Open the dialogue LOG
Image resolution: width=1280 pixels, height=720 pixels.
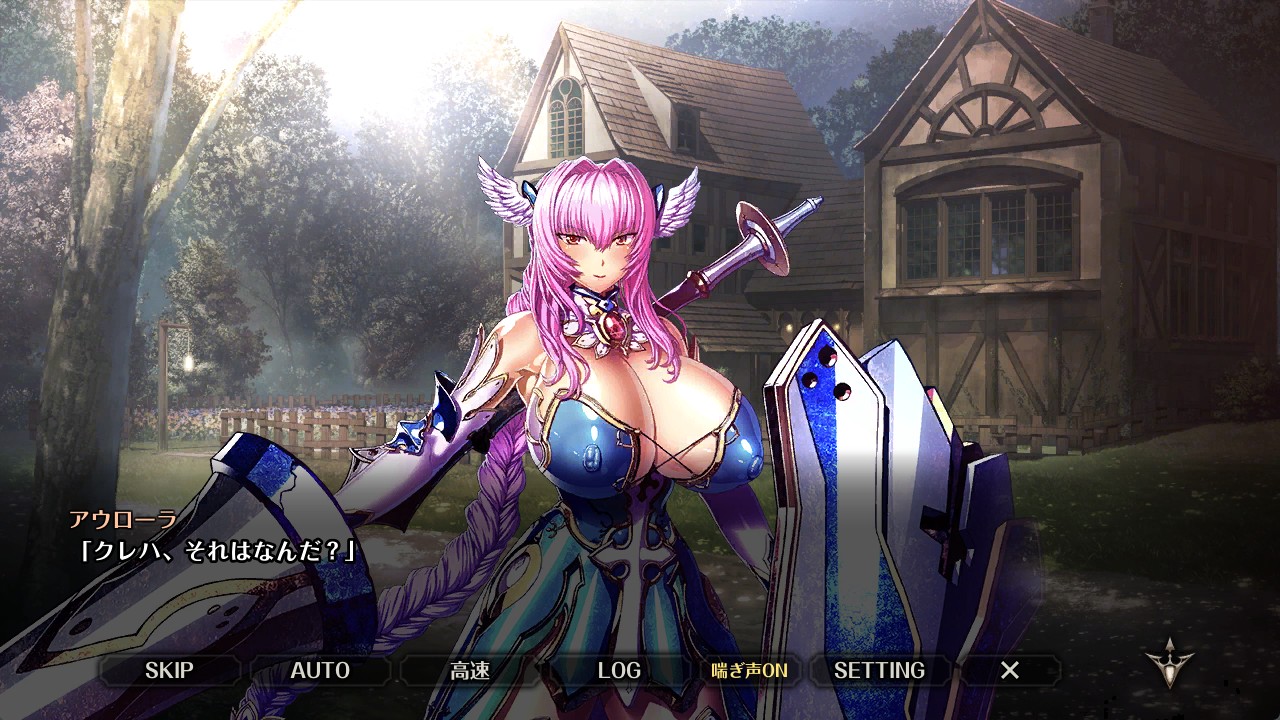(x=619, y=670)
